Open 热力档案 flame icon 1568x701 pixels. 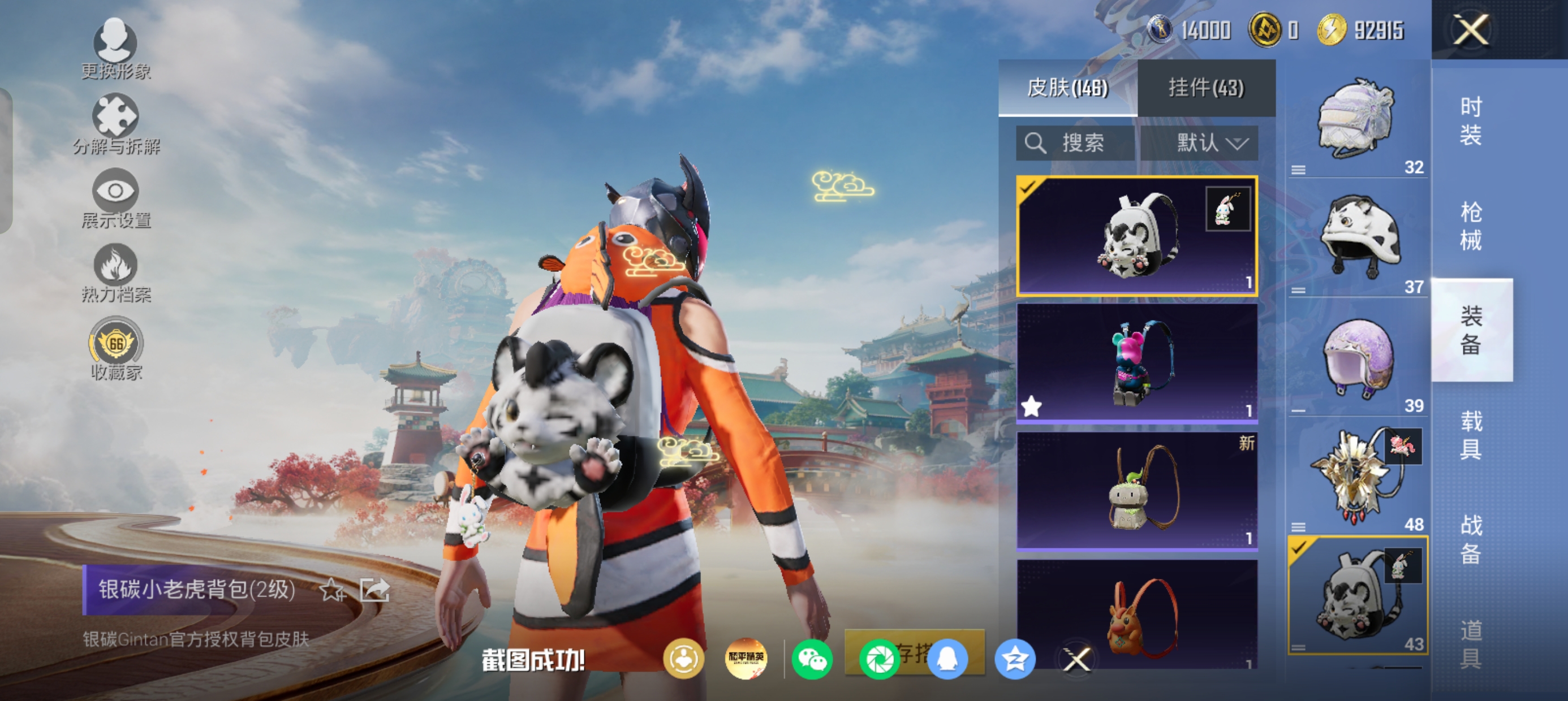click(115, 273)
